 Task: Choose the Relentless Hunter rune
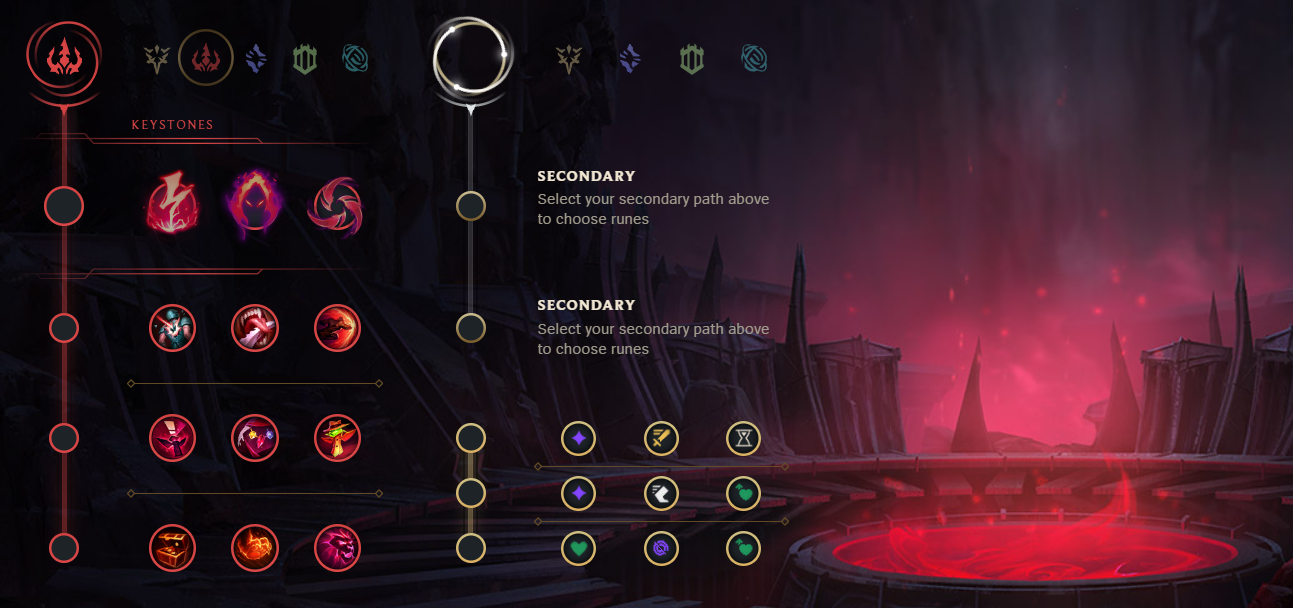coord(255,547)
